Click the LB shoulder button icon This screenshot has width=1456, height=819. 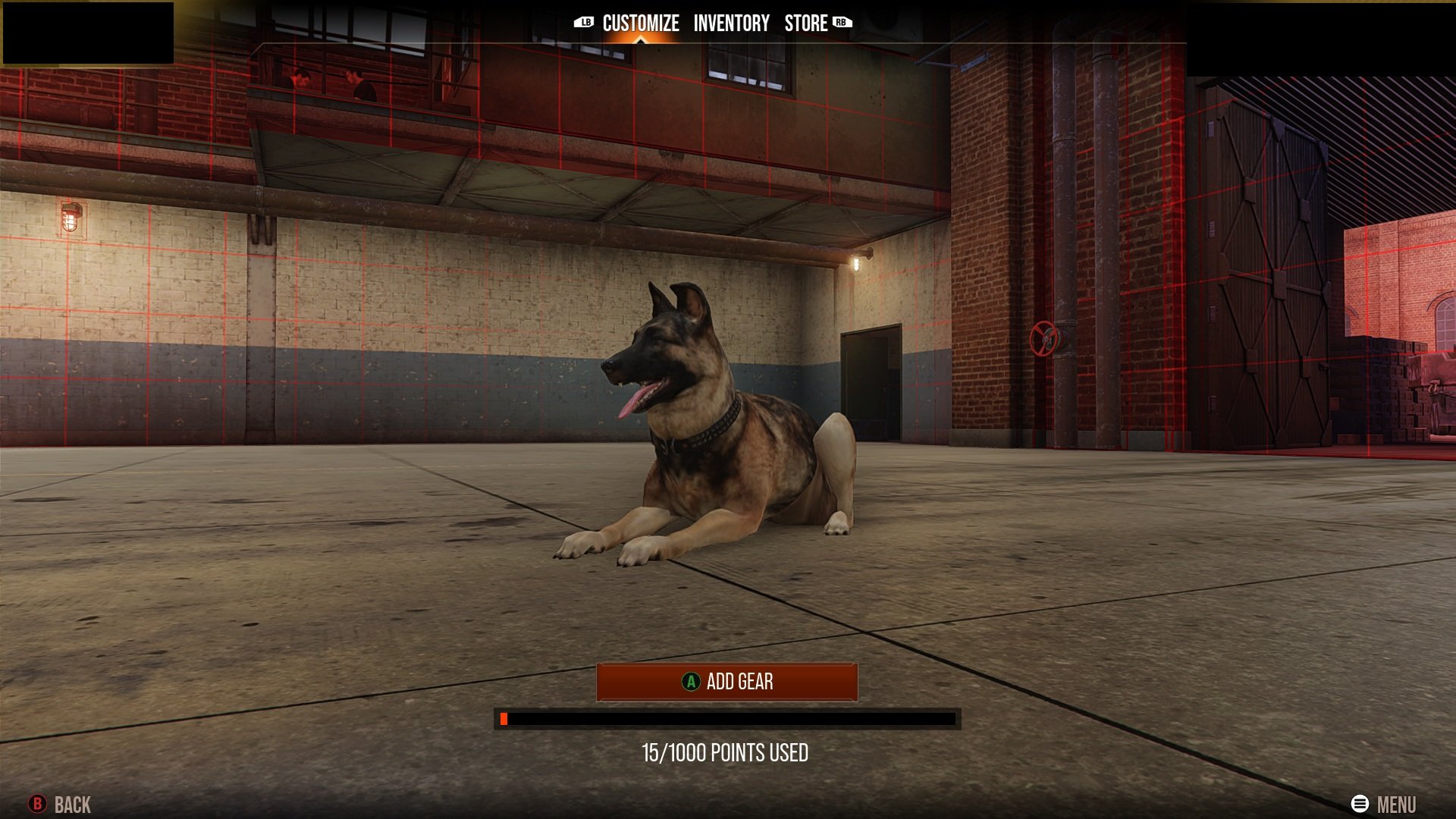coord(583,23)
